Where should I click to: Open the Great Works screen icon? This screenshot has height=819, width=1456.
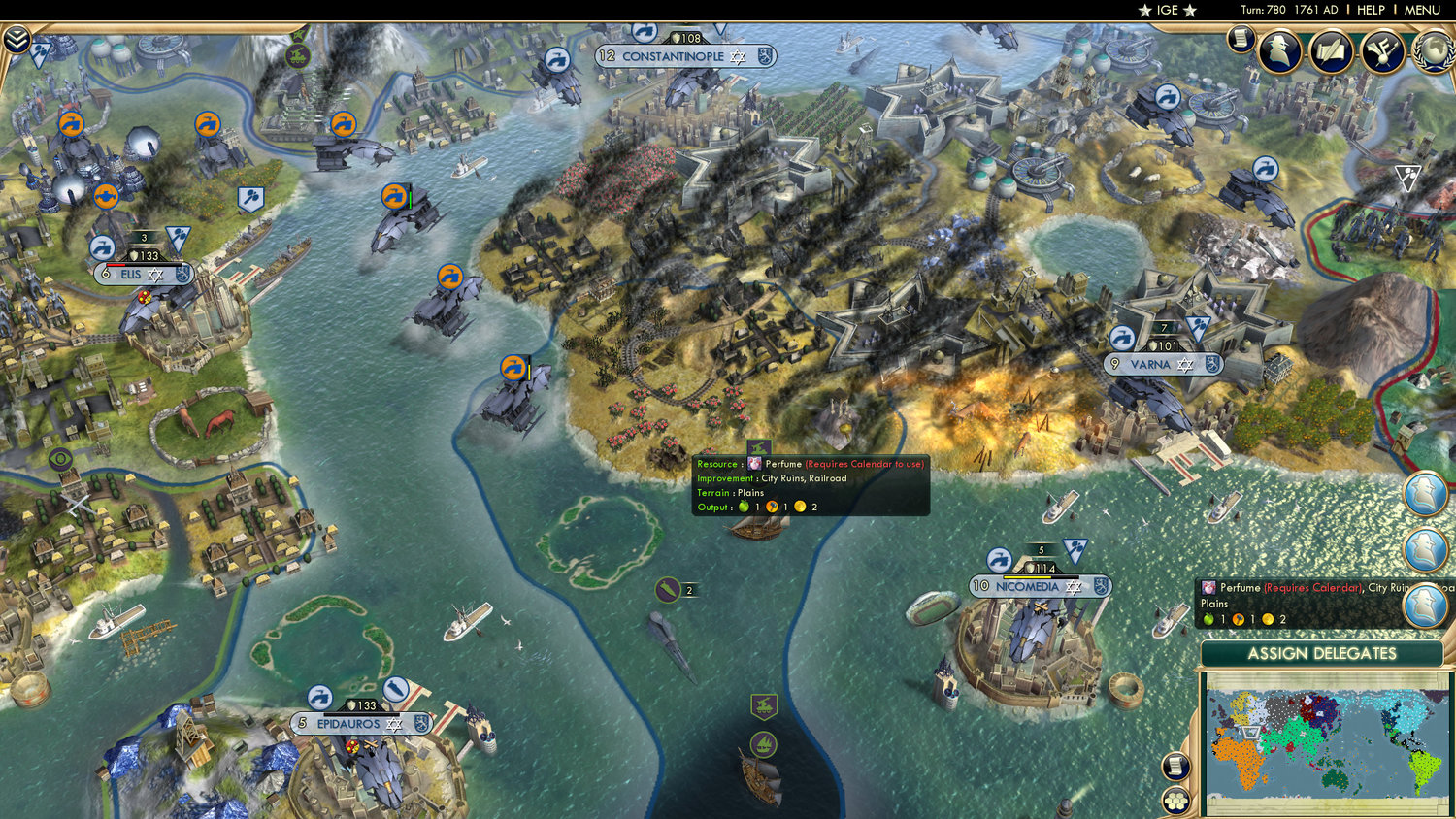pyautogui.click(x=1381, y=53)
